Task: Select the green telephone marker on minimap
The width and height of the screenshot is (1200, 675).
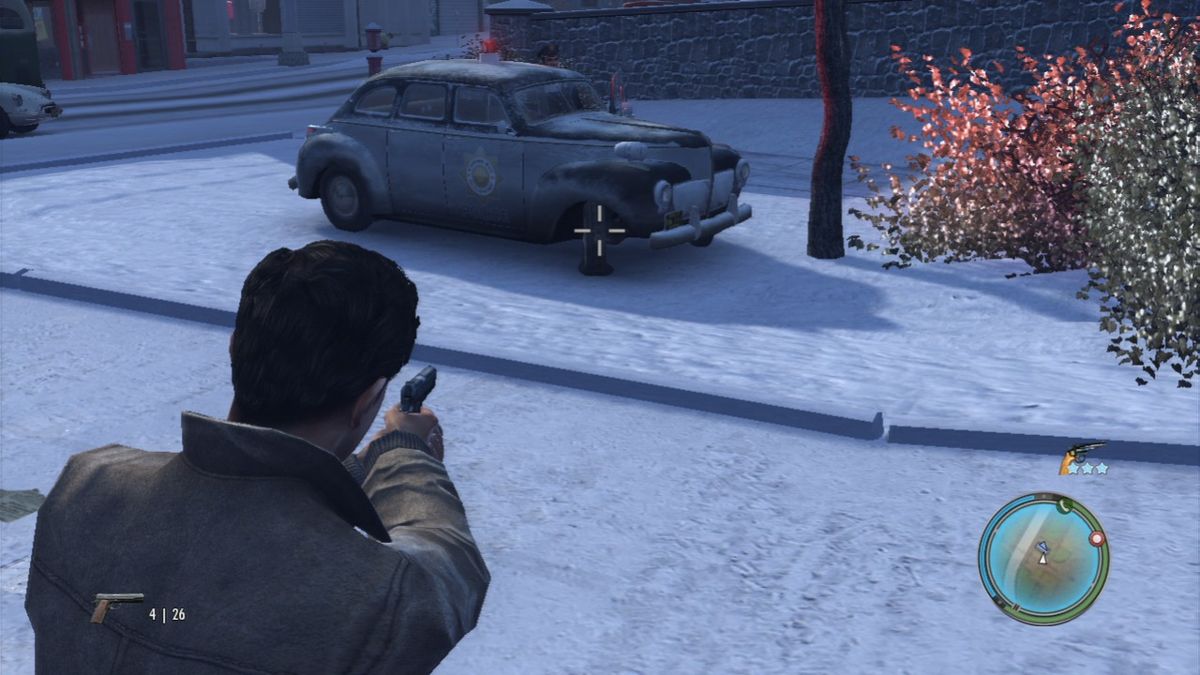Action: coord(1063,506)
